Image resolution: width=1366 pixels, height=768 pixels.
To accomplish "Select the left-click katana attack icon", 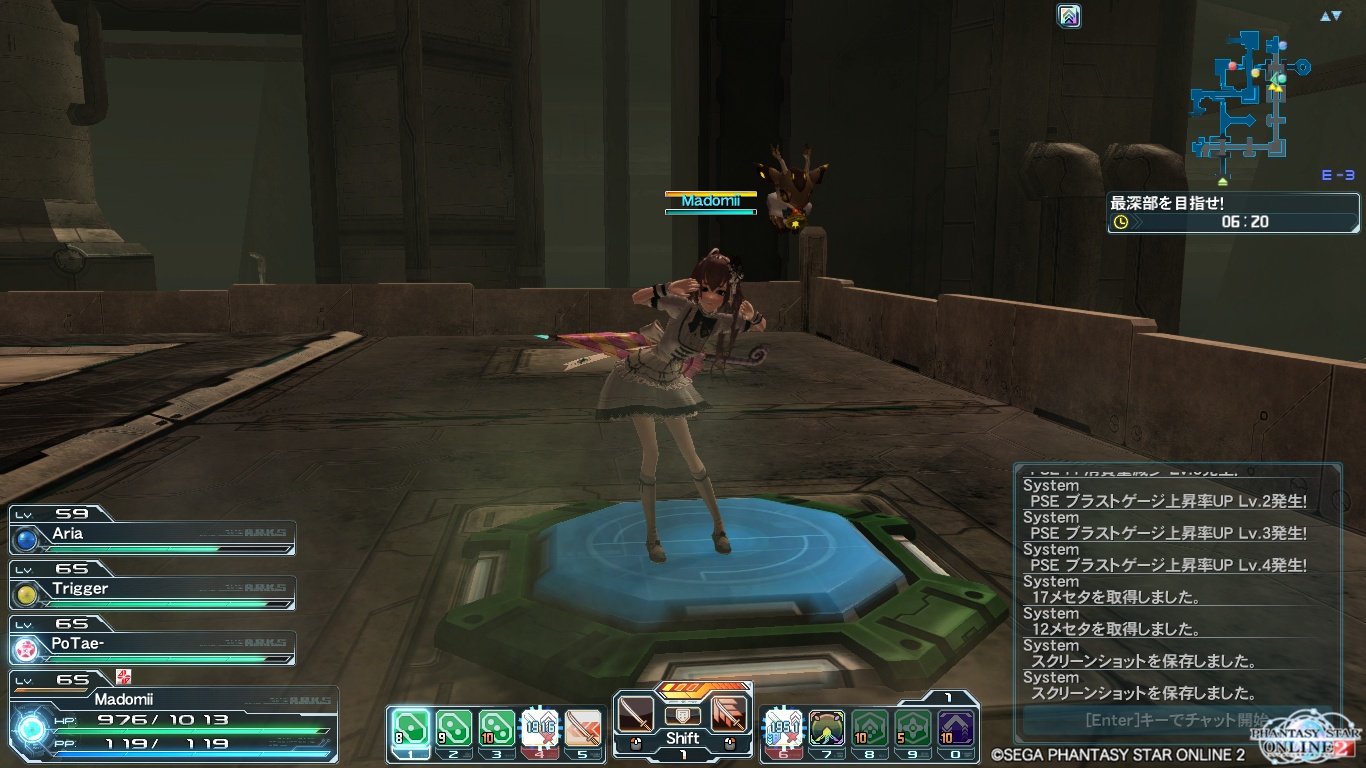I will click(635, 714).
